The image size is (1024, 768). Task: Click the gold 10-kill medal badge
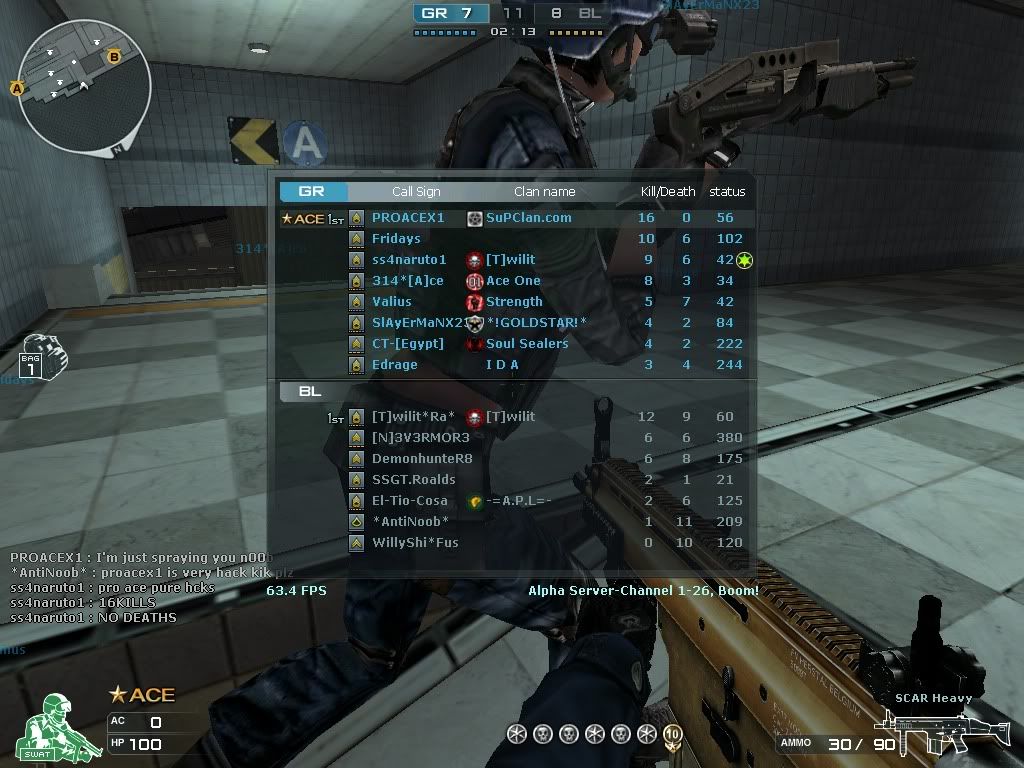coord(672,735)
